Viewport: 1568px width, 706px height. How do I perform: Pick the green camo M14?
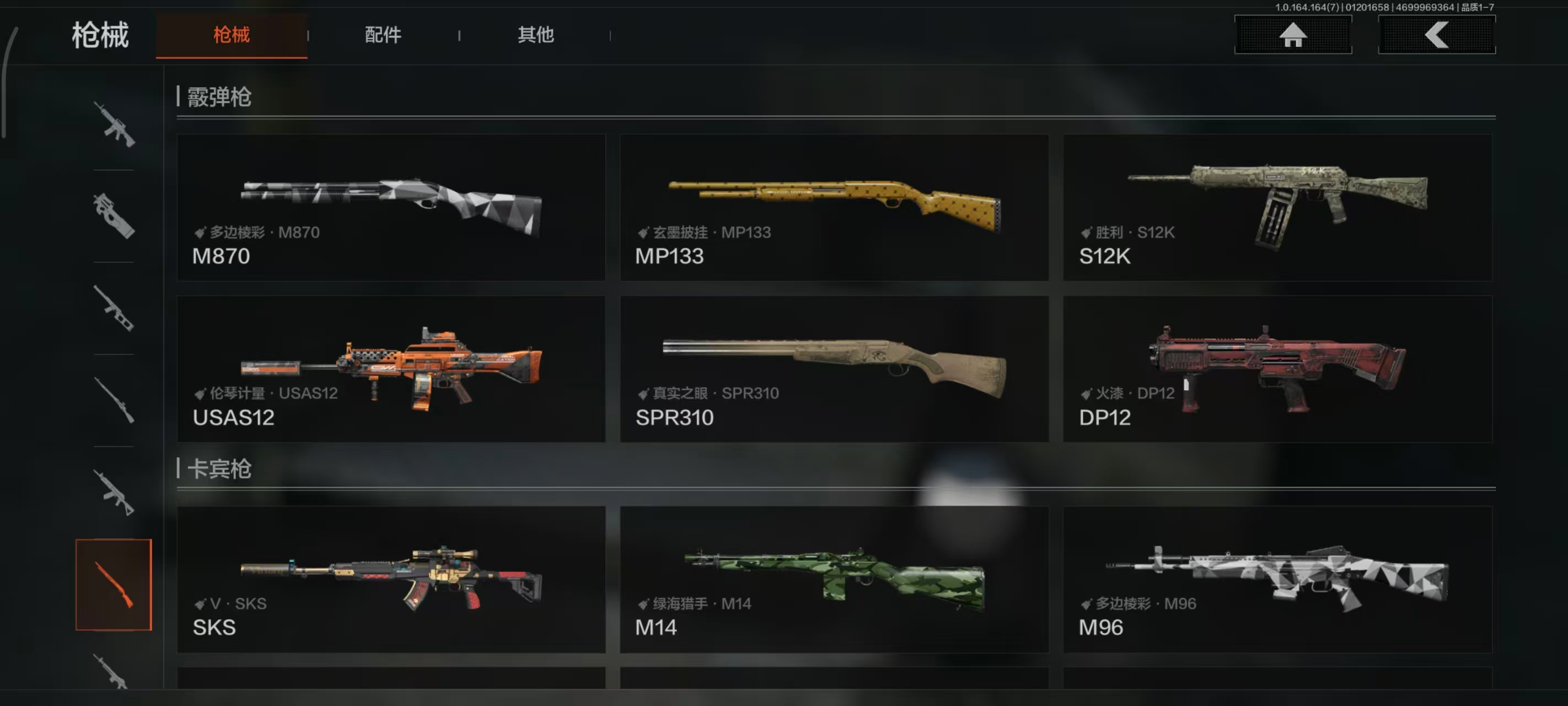[834, 579]
